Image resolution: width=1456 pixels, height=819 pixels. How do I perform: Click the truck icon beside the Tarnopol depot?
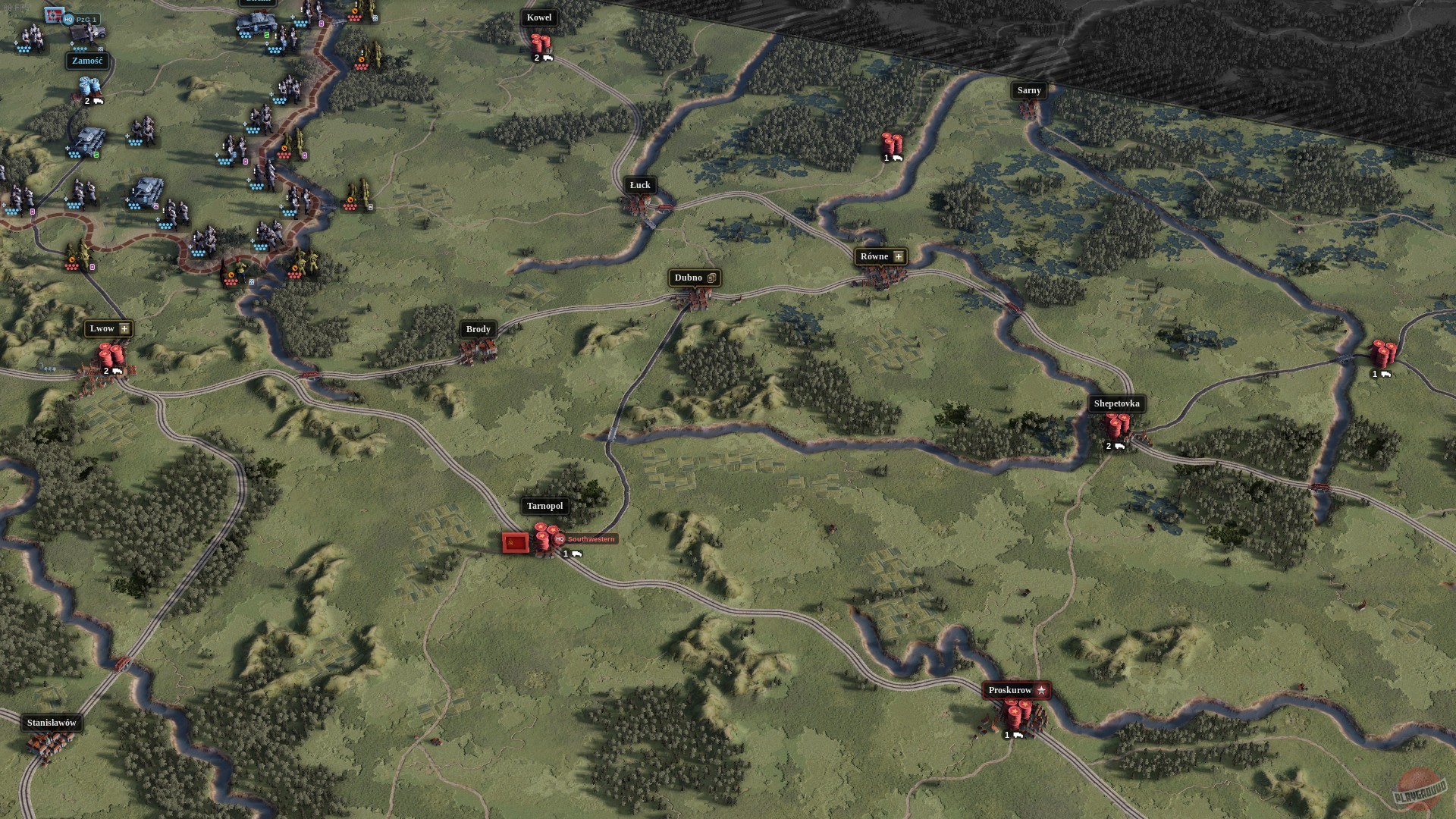tap(576, 555)
